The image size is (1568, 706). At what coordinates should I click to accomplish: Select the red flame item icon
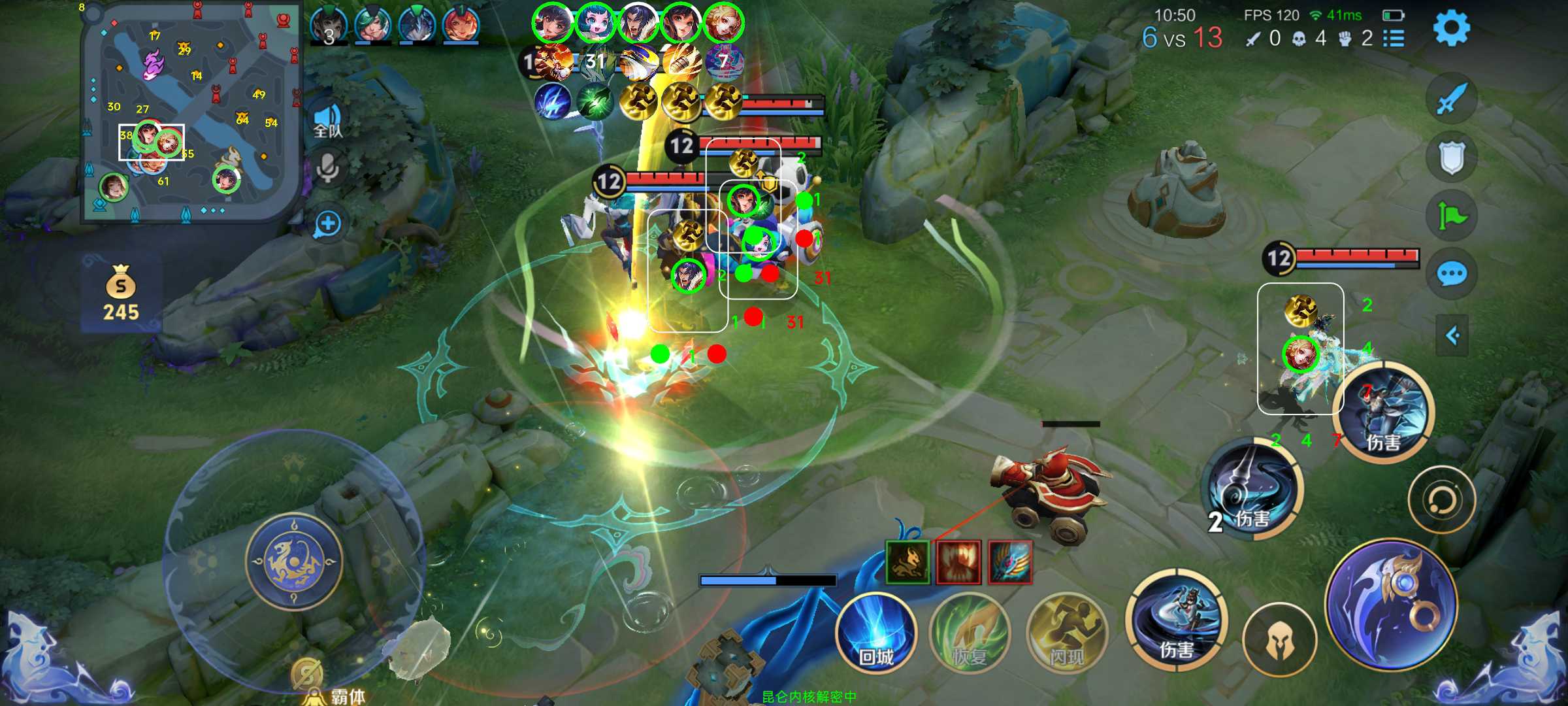[958, 562]
